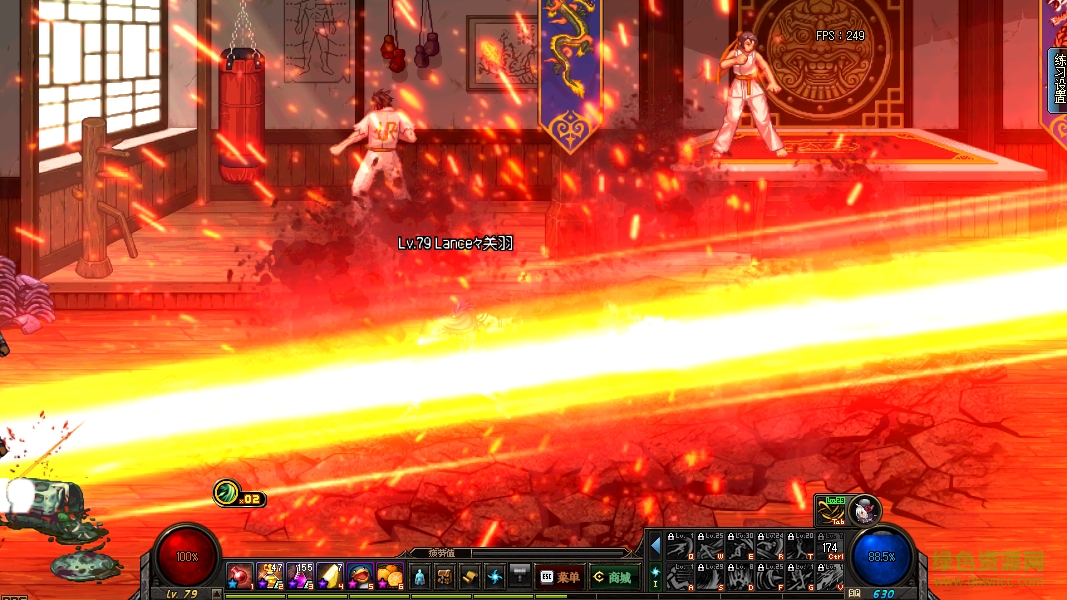Viewport: 1067px width, 600px height.
Task: Activate the skill bound to T
Action: pos(799,547)
